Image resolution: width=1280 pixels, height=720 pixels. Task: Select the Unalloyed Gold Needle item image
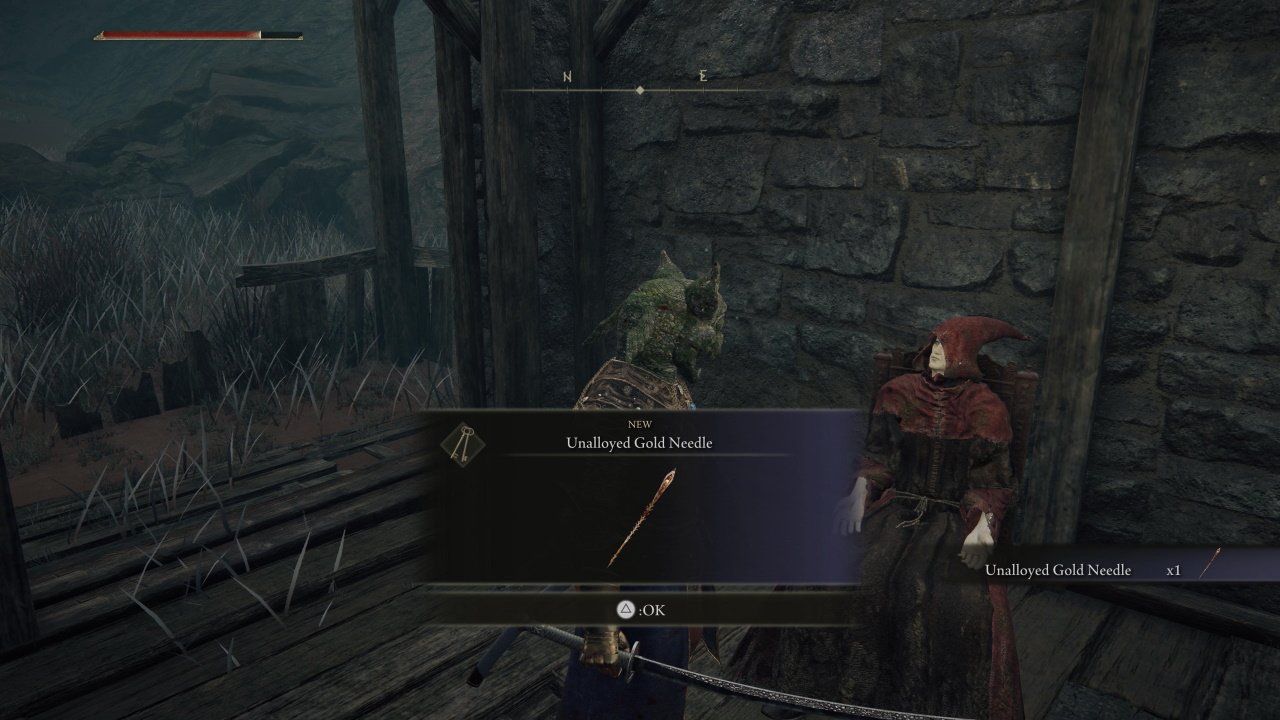(x=642, y=518)
